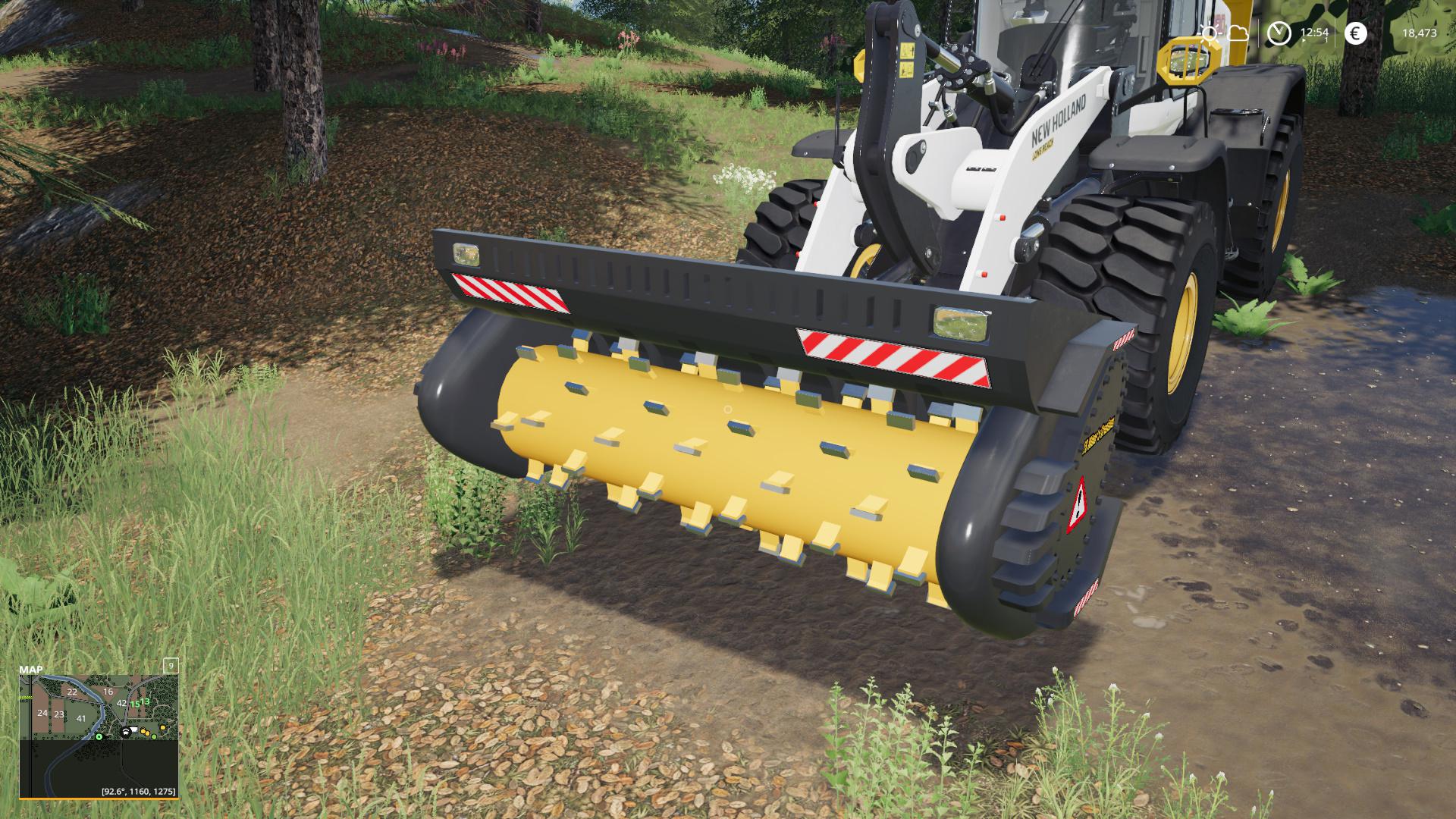1456x819 pixels.
Task: Click the green 13 helper field marker
Action: pyautogui.click(x=145, y=701)
